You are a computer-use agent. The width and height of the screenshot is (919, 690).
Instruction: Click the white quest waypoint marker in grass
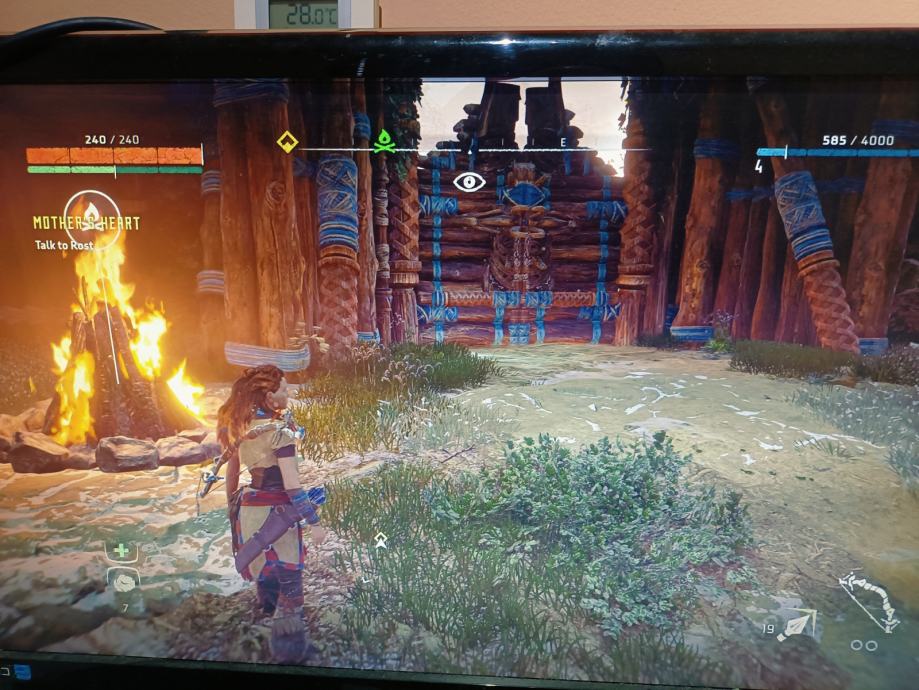coord(380,540)
